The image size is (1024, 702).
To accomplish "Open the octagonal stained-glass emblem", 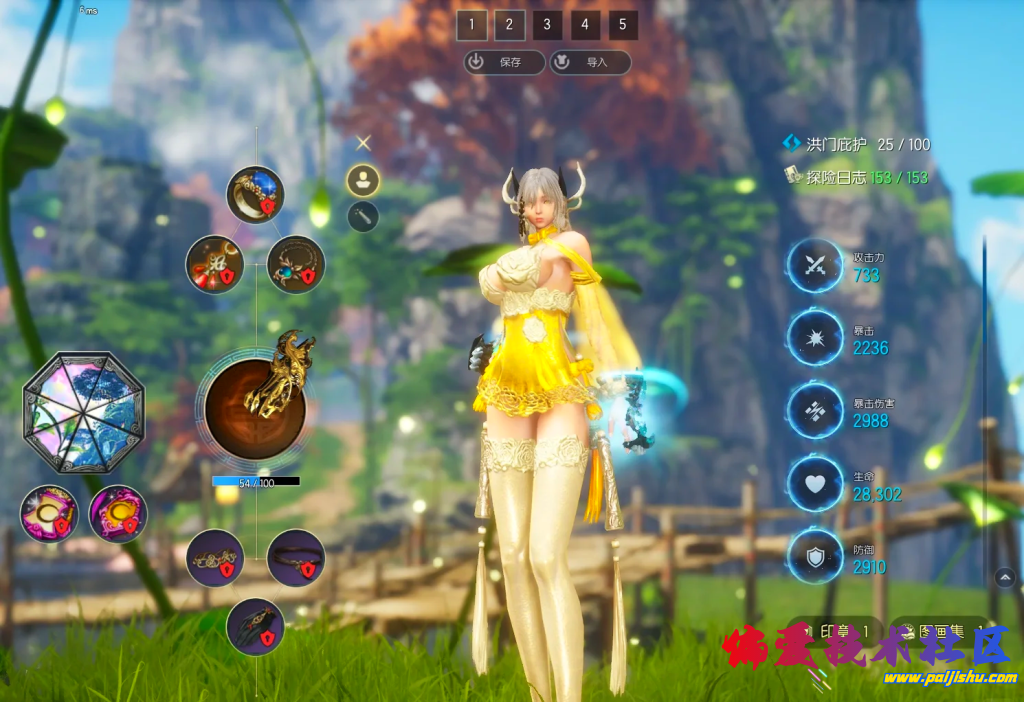I will point(84,412).
